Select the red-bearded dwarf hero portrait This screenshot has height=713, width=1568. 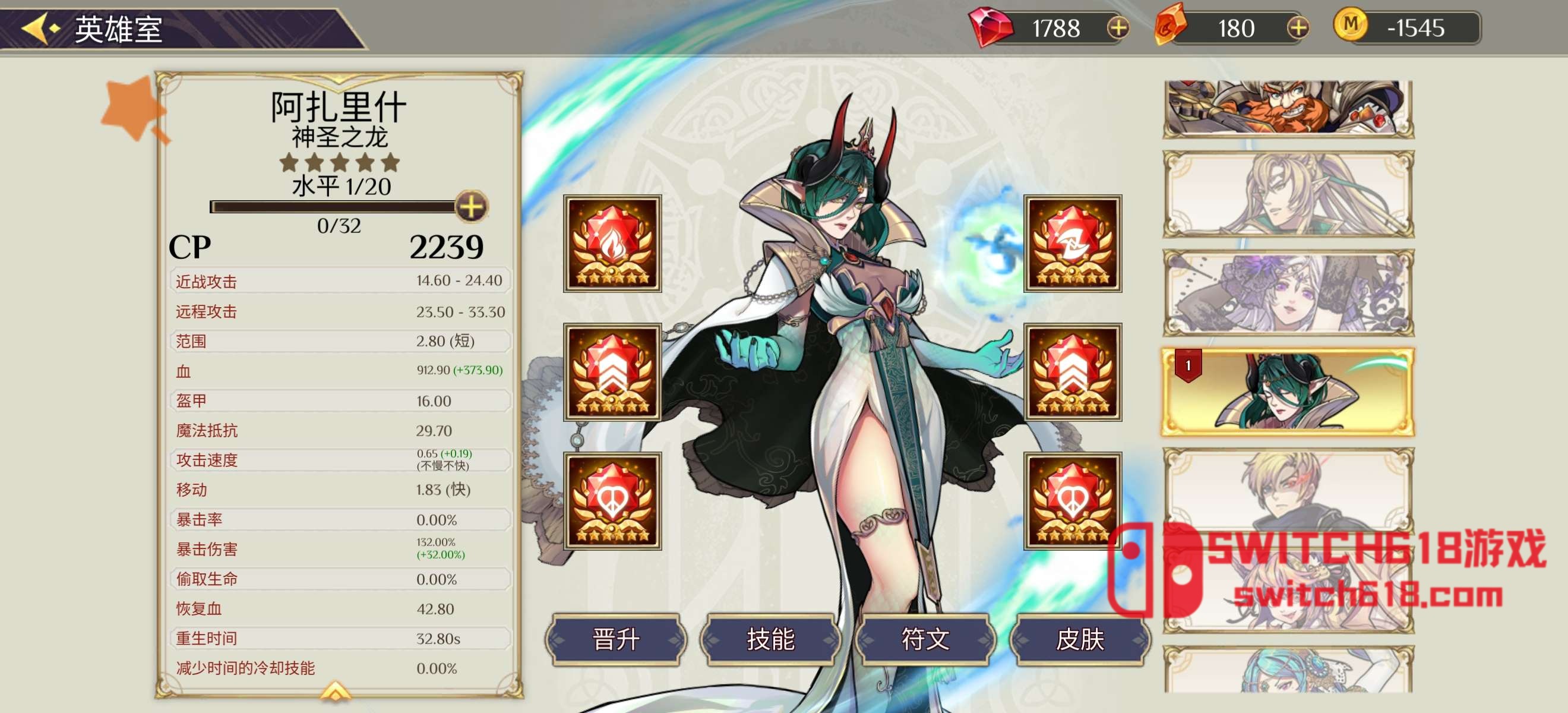coord(1288,109)
